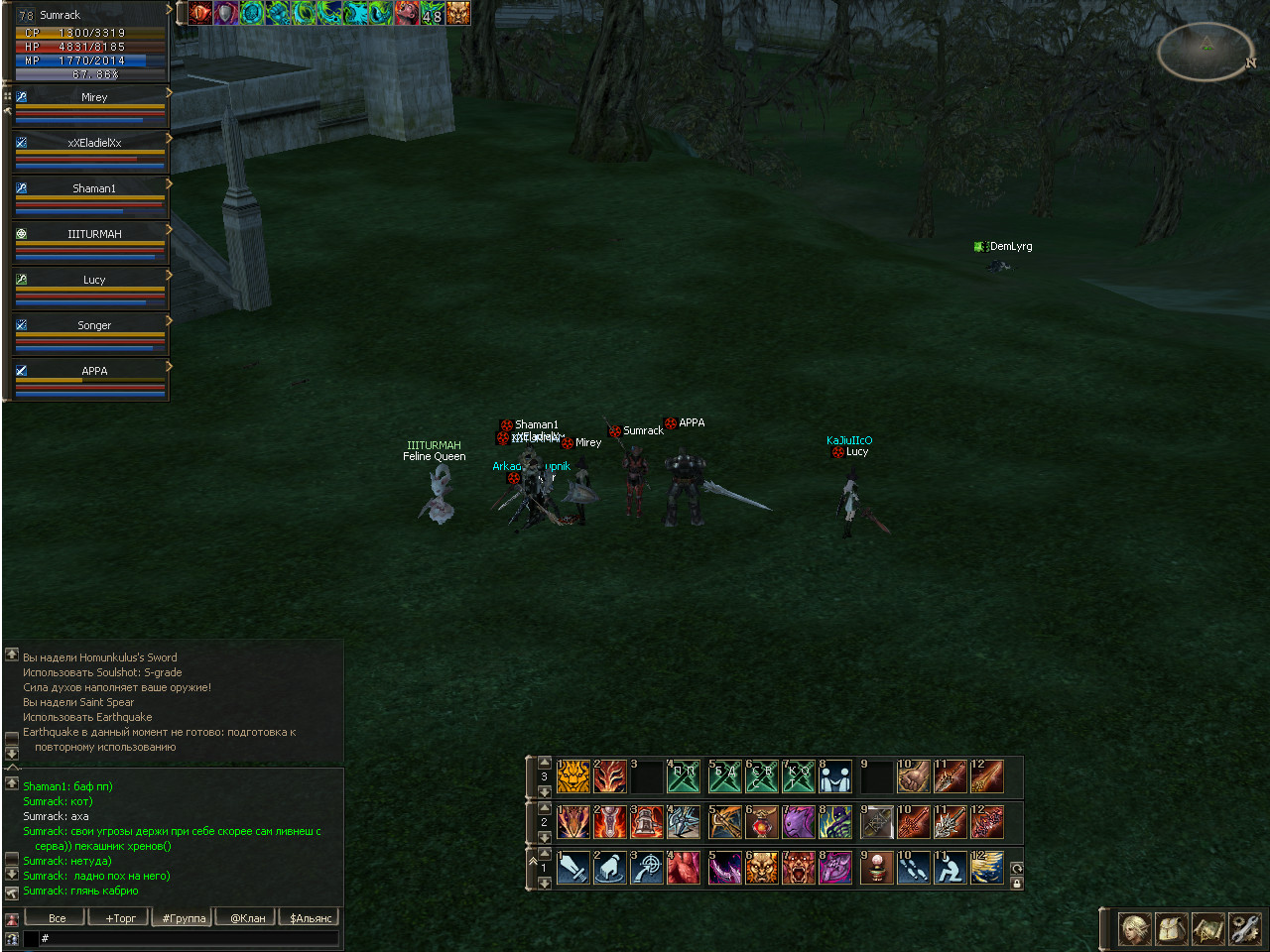
Task: Show the $Альянс chat tab
Action: [x=311, y=918]
